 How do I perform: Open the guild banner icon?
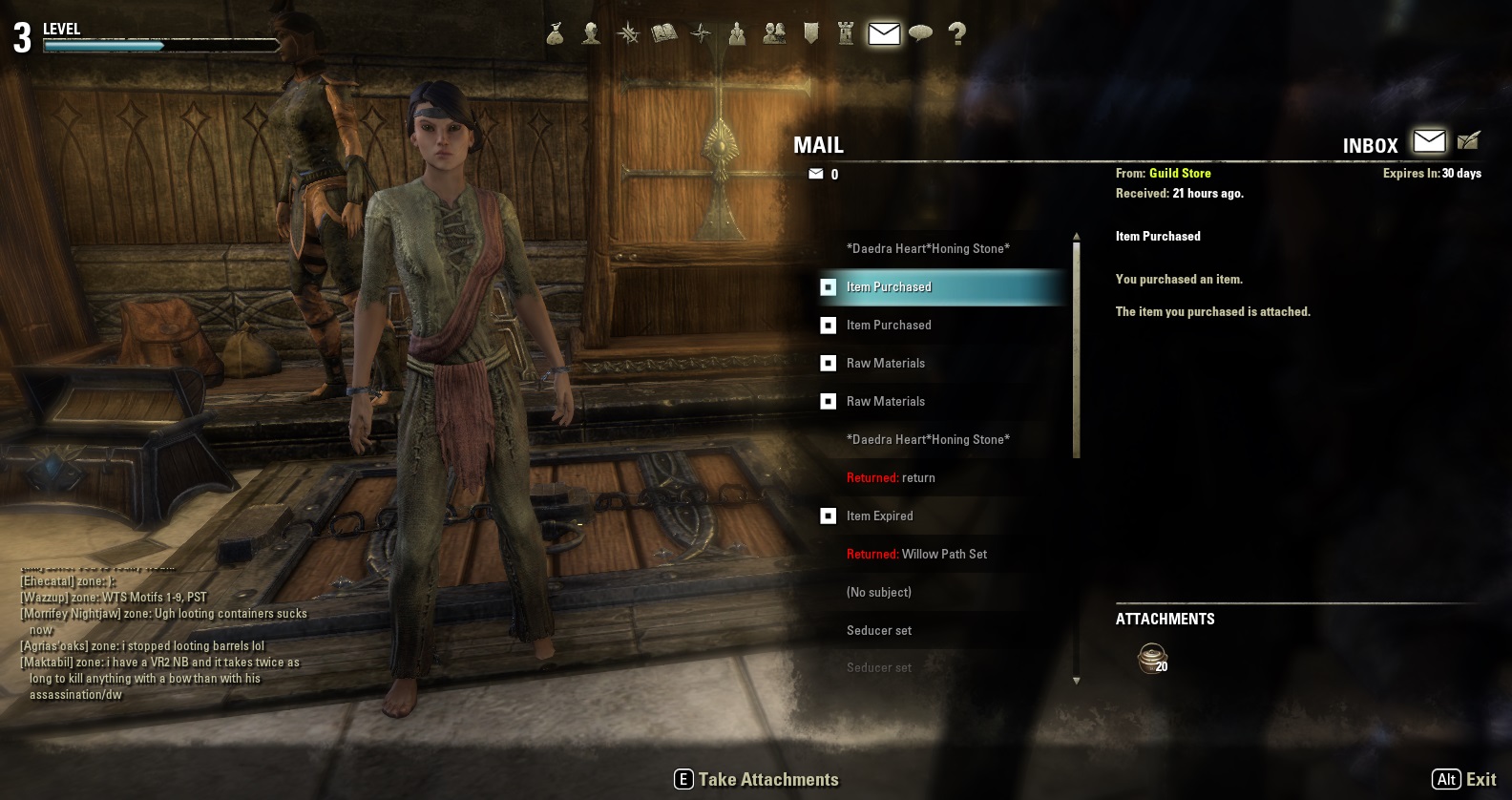[810, 34]
